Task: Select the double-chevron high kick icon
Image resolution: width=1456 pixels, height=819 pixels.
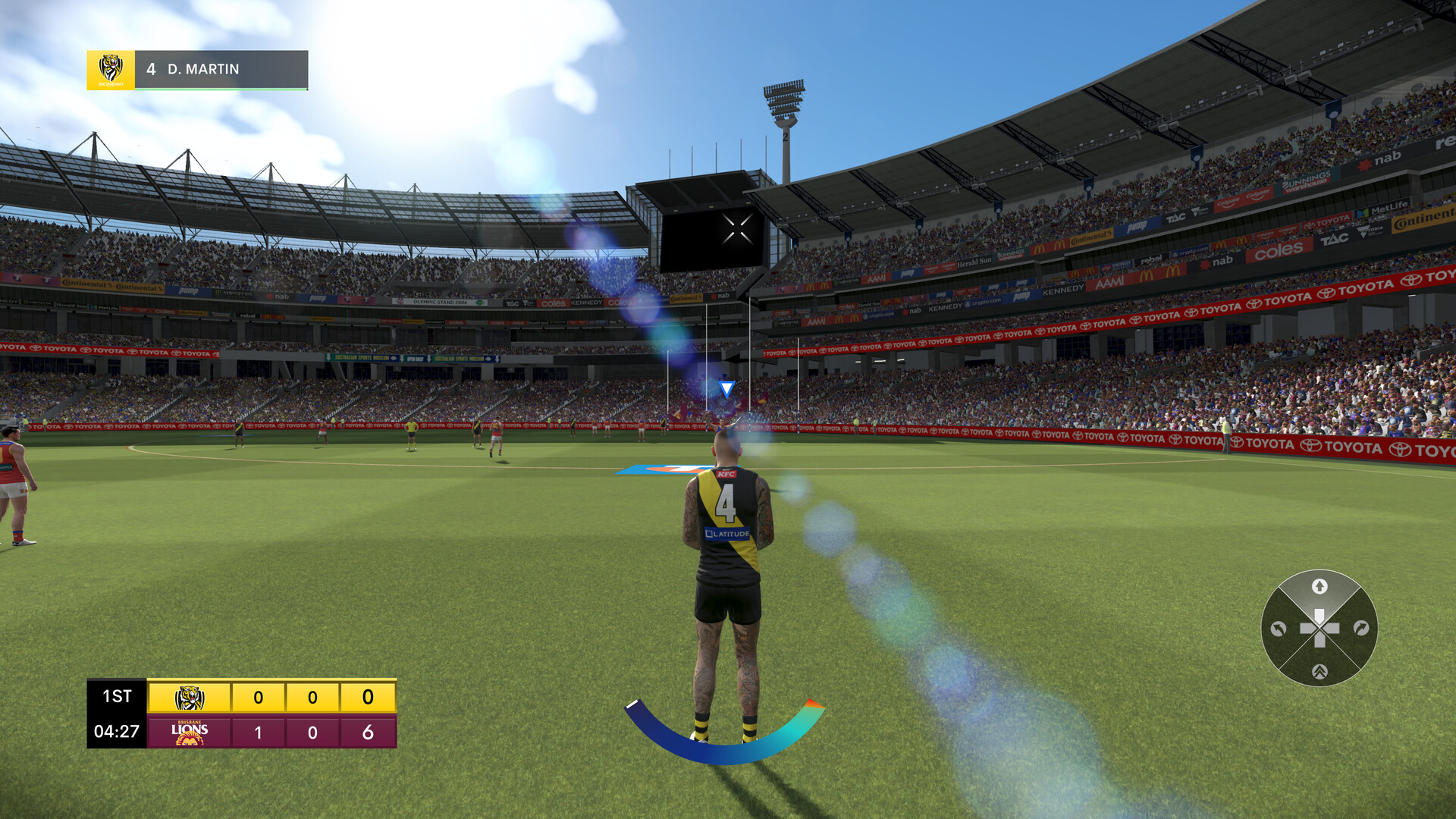Action: 1320,672
